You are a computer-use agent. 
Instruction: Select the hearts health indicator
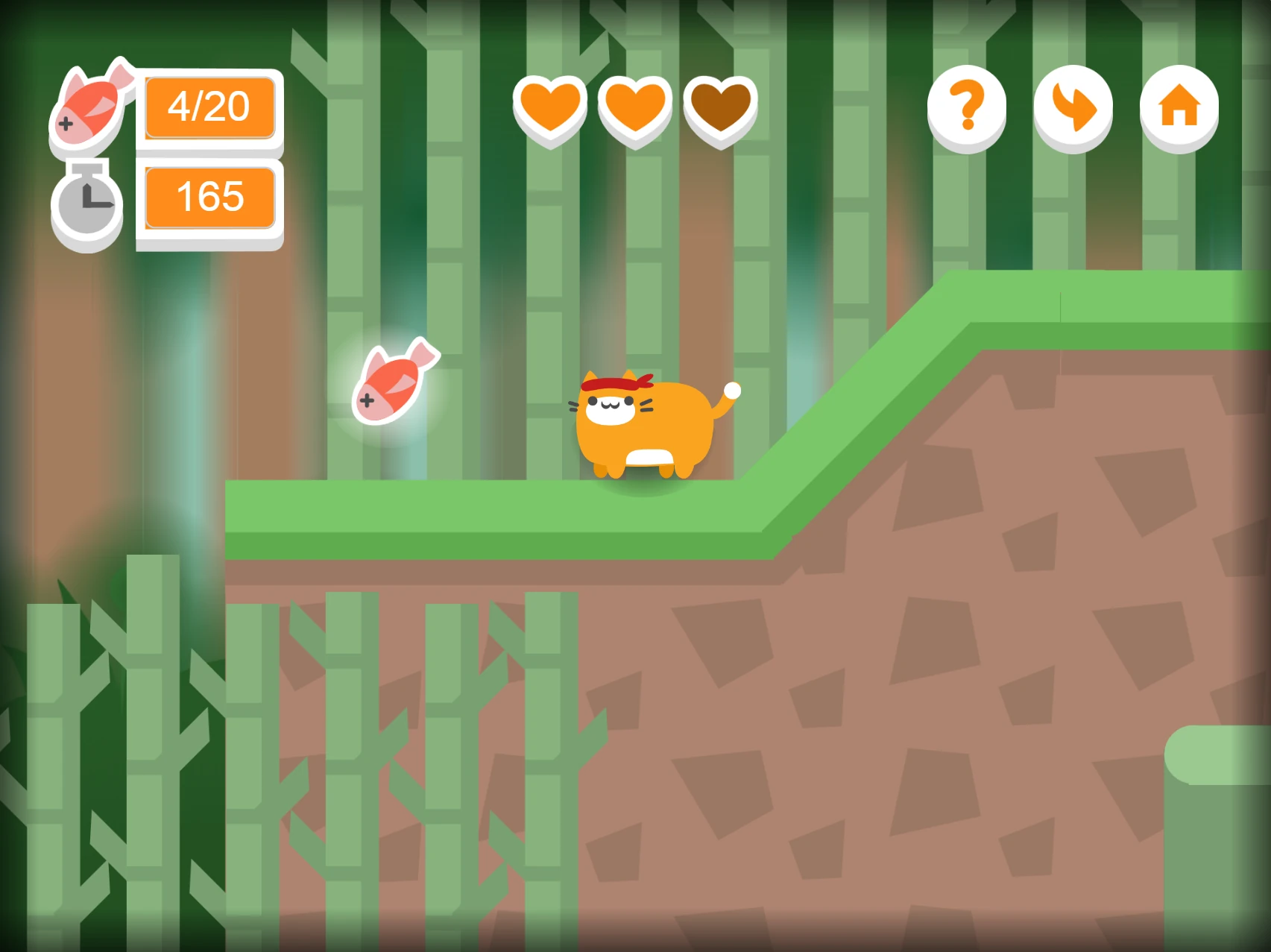click(634, 109)
